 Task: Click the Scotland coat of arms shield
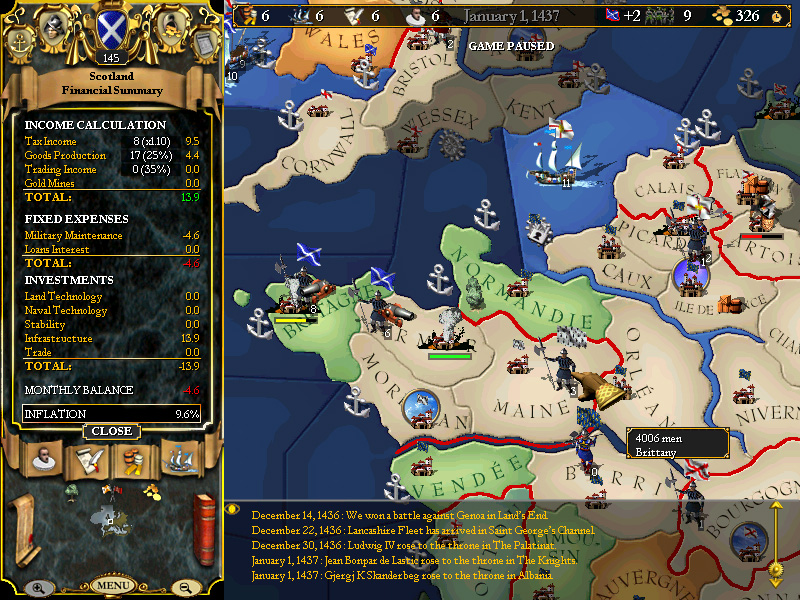pos(110,30)
